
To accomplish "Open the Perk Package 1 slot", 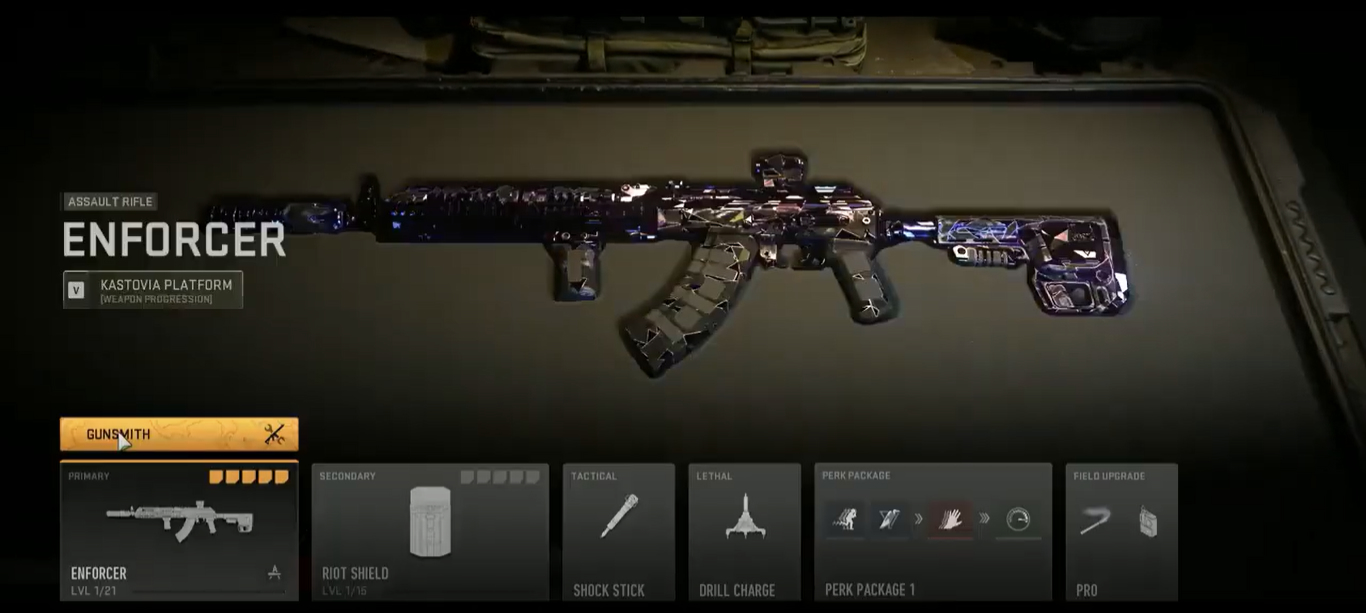I will pos(932,532).
